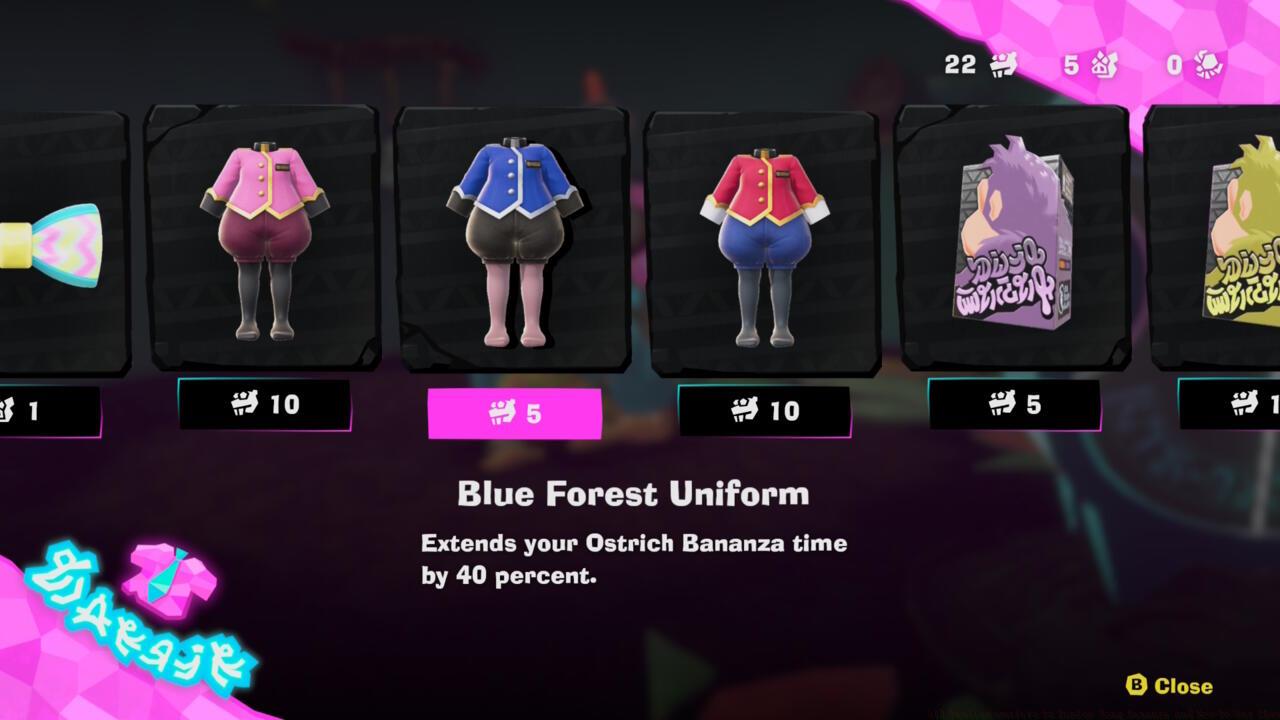Select the Pink Forest Uniform outfit
This screenshot has width=1280, height=720.
pyautogui.click(x=267, y=240)
